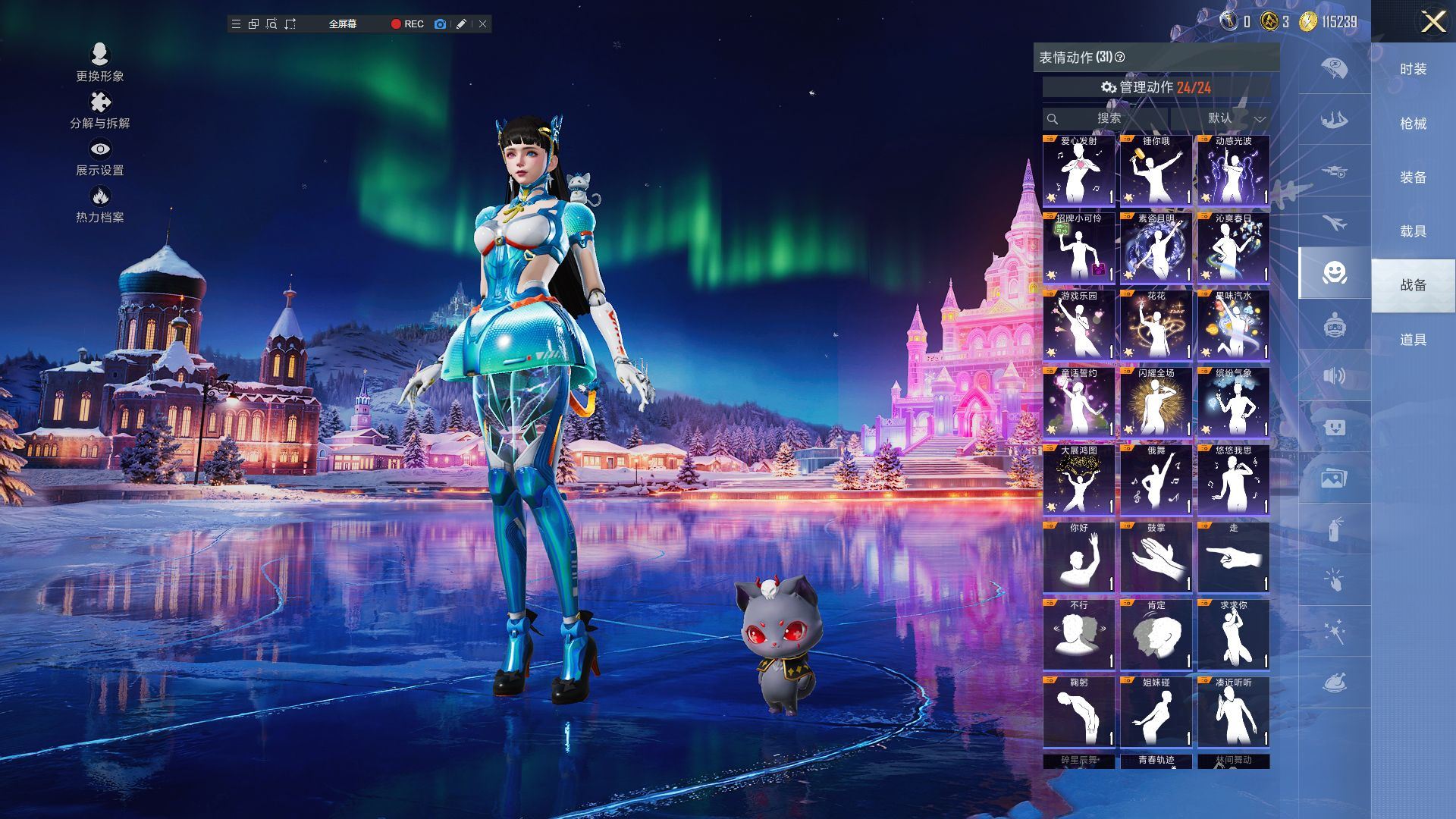The height and width of the screenshot is (819, 1456).
Task: Select the 鞠躬 bowing emote
Action: 1079,713
